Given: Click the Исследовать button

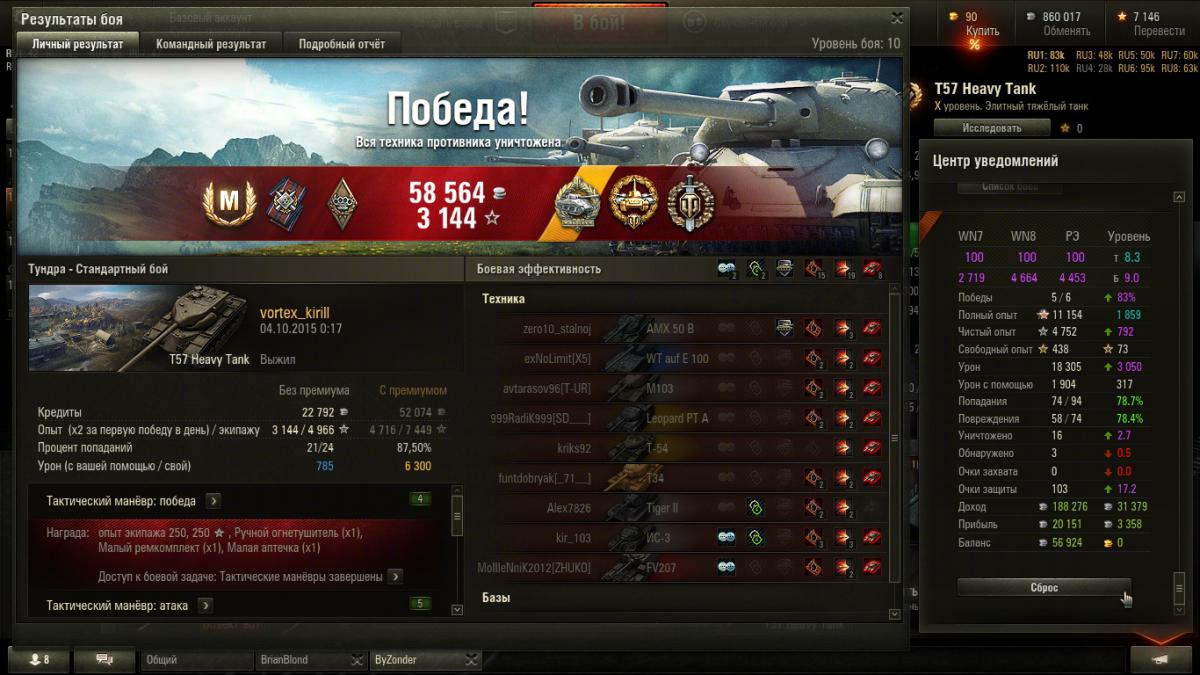Looking at the screenshot, I should 992,128.
